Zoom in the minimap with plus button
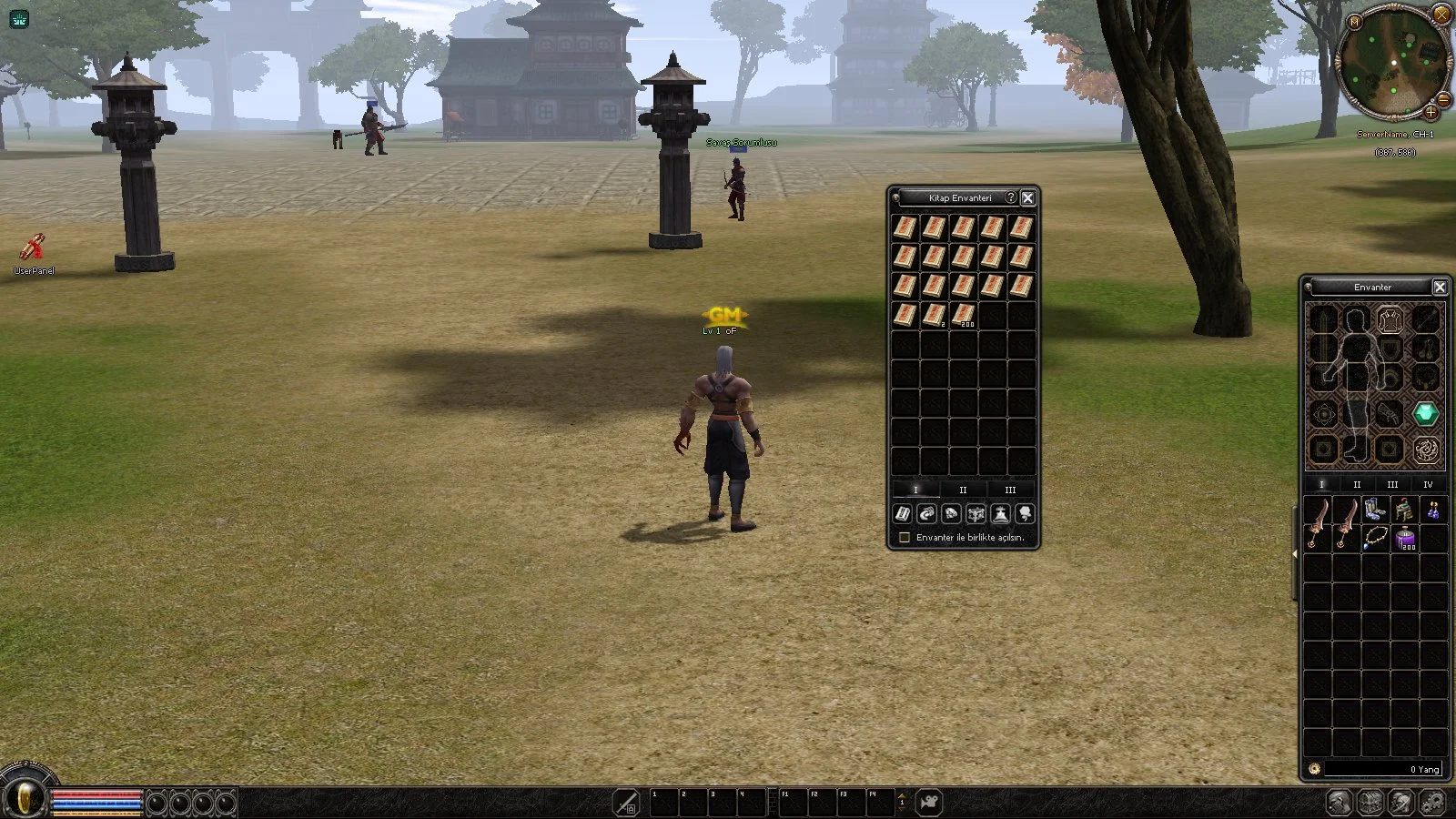Image resolution: width=1456 pixels, height=819 pixels. tap(1431, 113)
